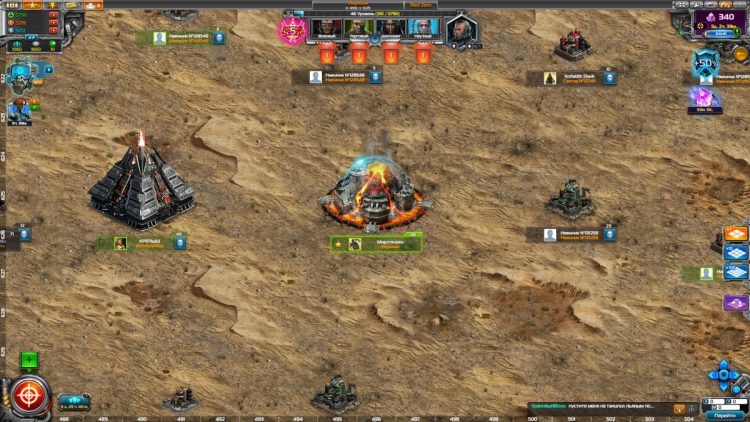Click the purple button on the right edge
This screenshot has width=750, height=422.
coord(736,303)
